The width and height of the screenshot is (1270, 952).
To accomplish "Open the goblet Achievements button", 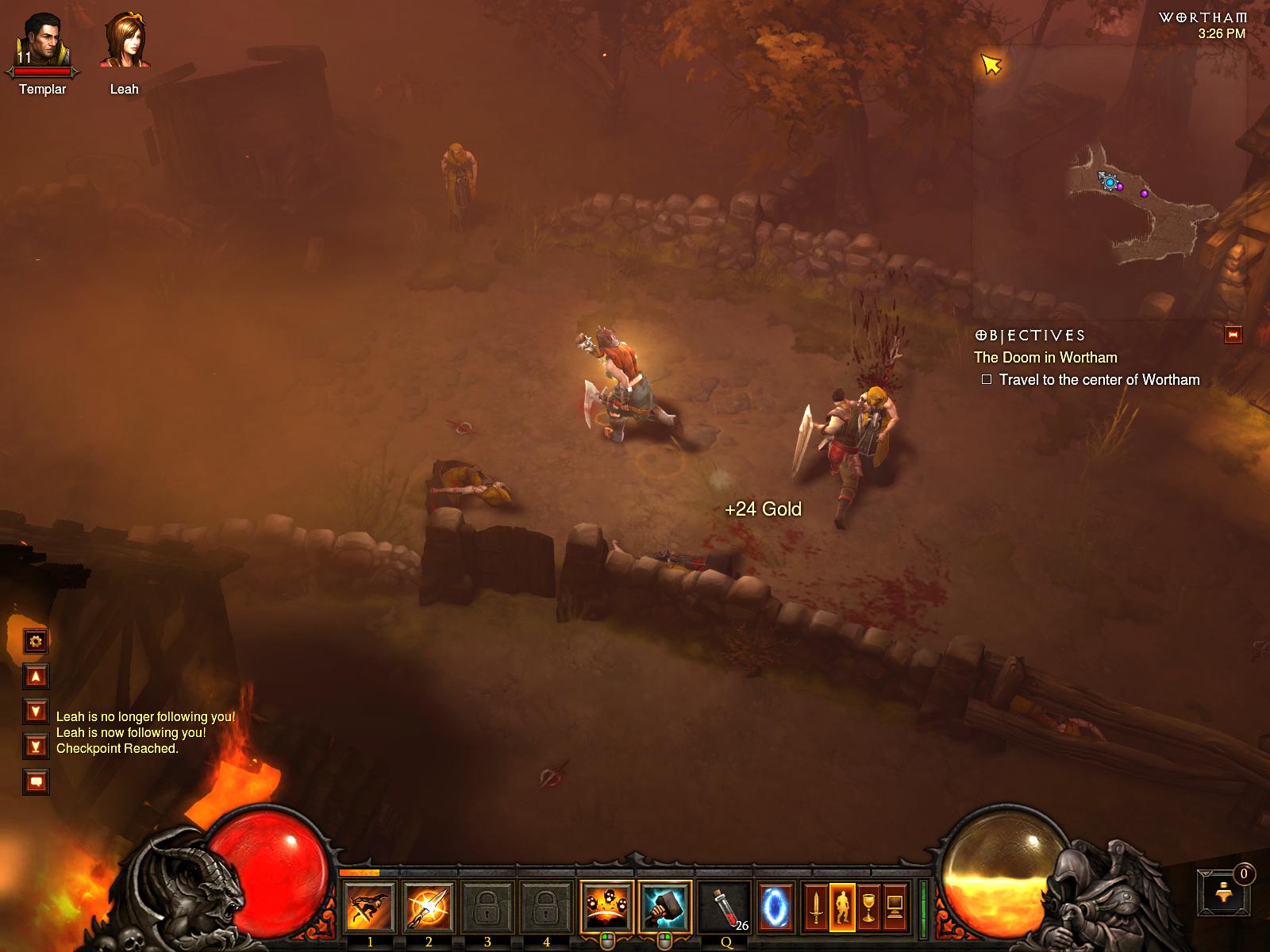I will tap(868, 908).
